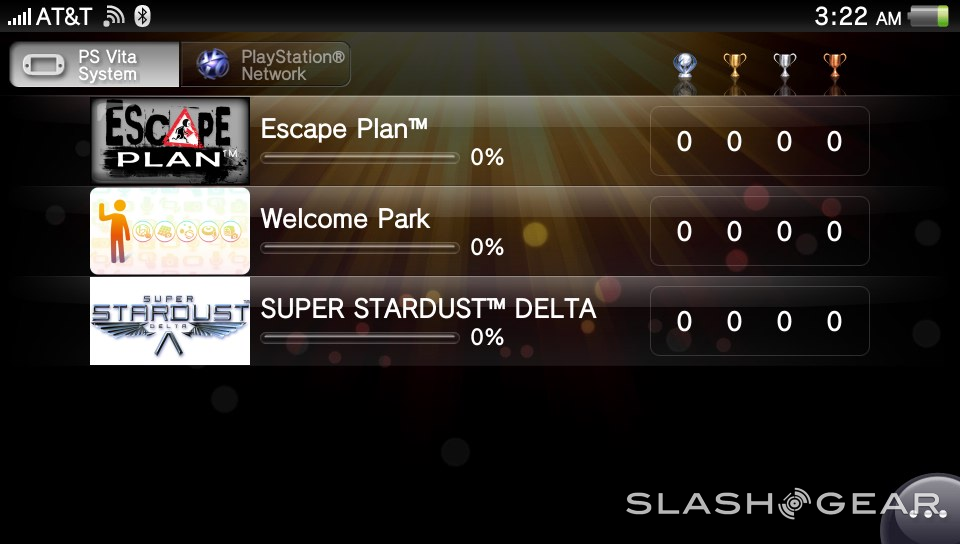Click the Super Stardust Delta thumbnail

(170, 321)
